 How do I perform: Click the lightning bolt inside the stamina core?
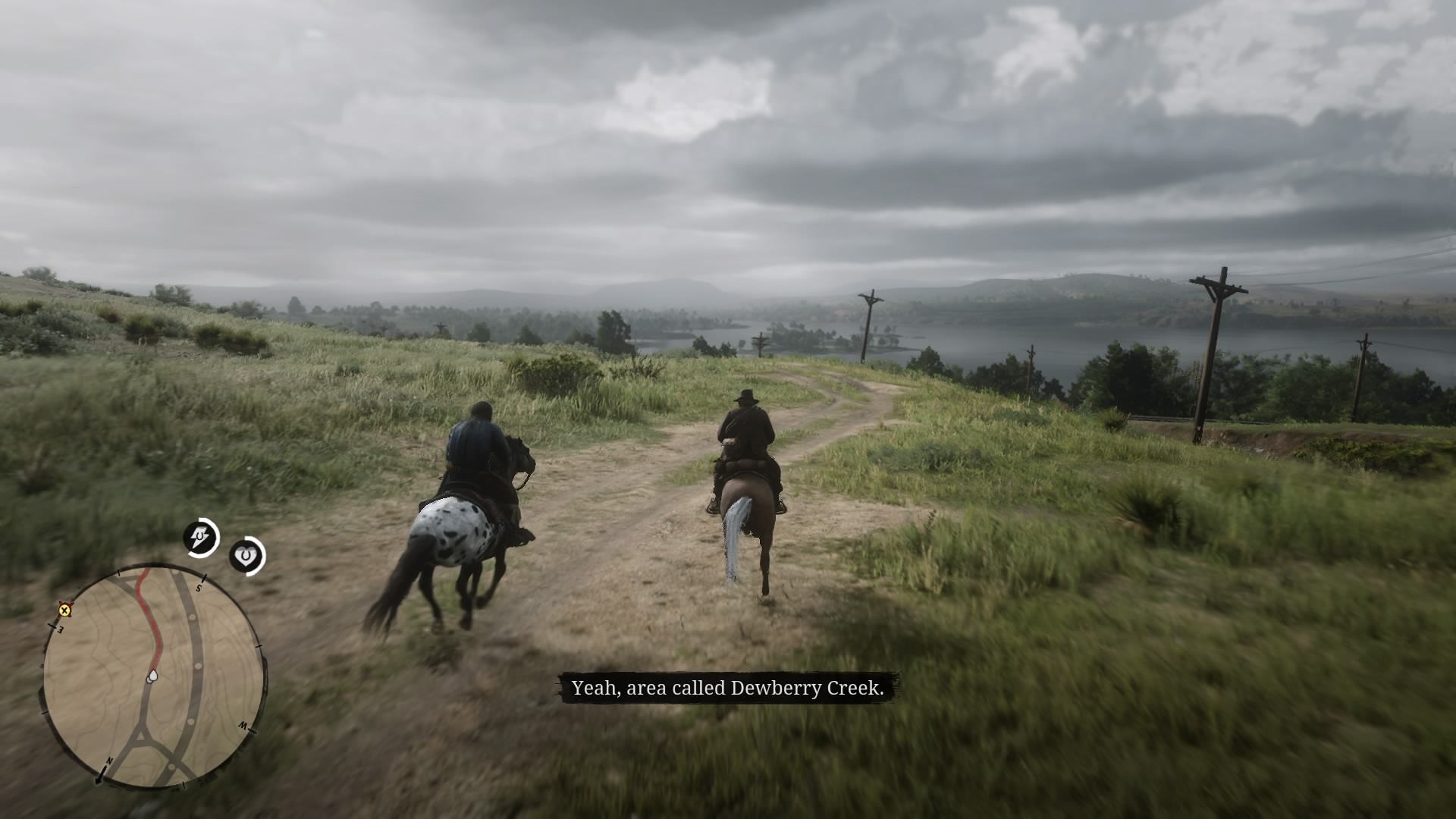pos(201,536)
